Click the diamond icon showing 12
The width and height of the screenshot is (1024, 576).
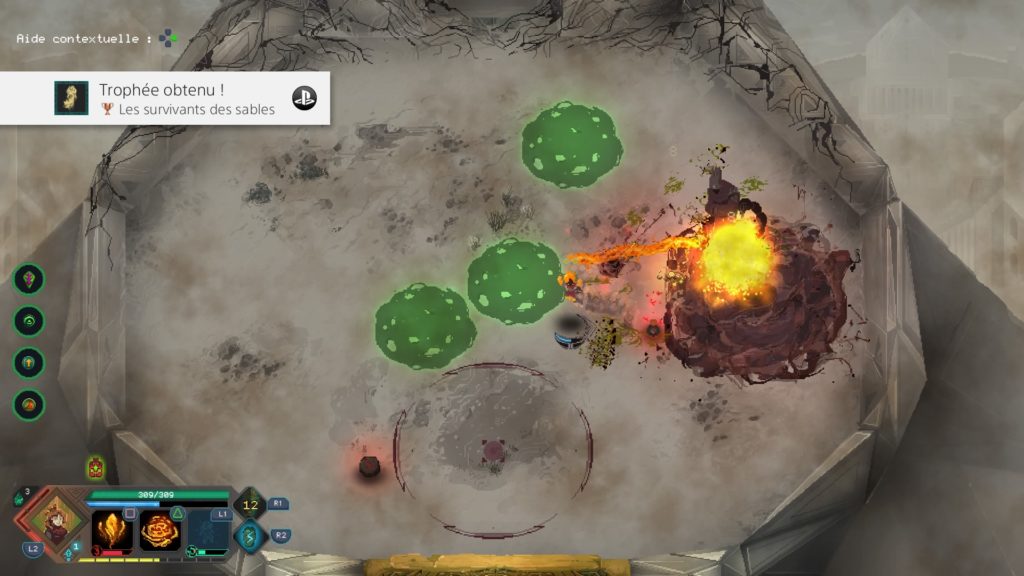pyautogui.click(x=250, y=505)
